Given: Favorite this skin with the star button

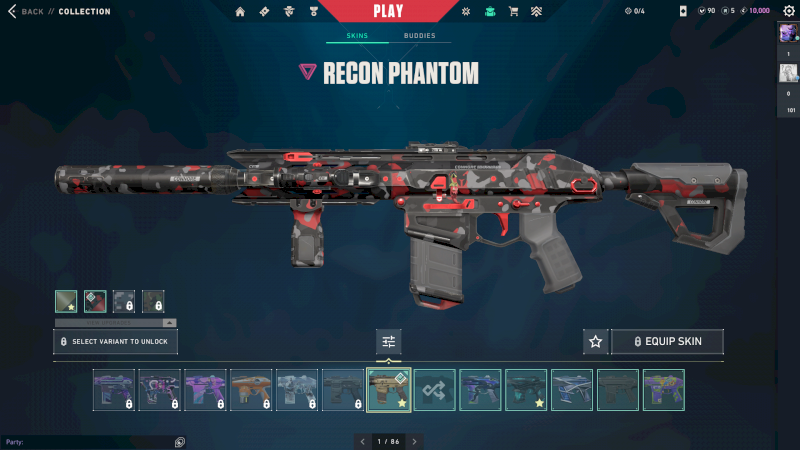Looking at the screenshot, I should [x=596, y=342].
